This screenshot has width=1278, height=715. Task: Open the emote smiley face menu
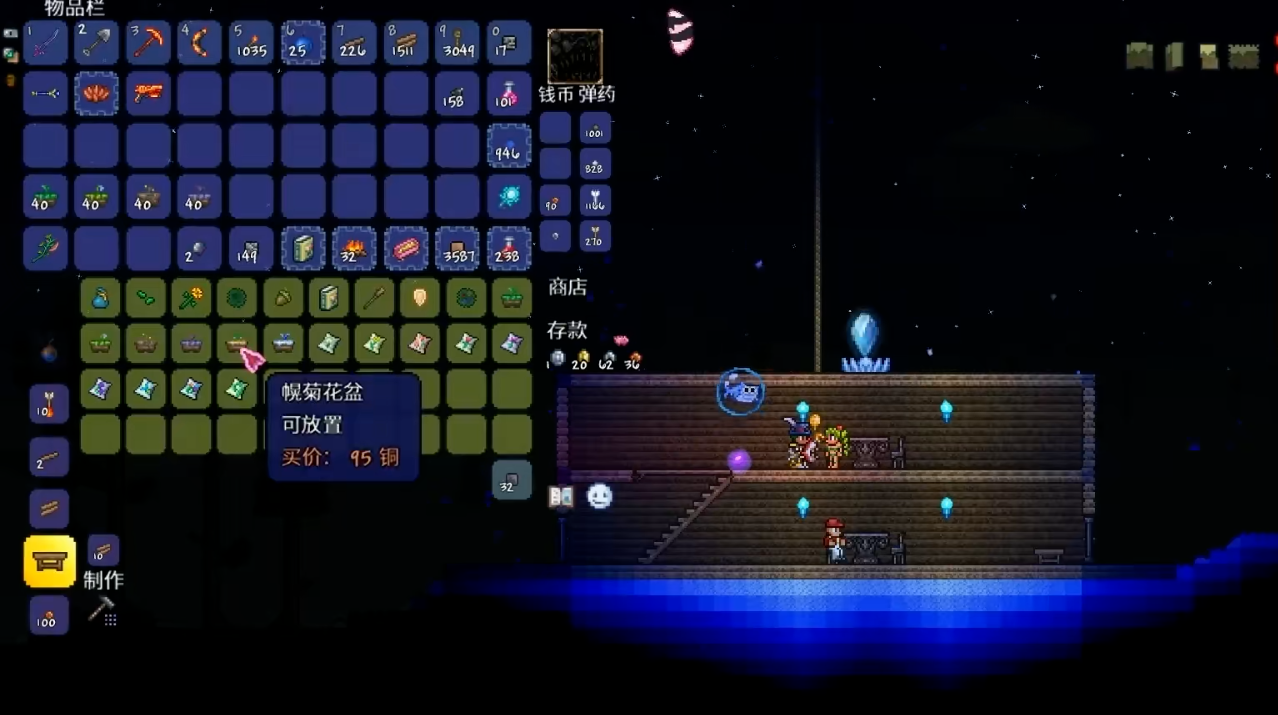point(599,496)
